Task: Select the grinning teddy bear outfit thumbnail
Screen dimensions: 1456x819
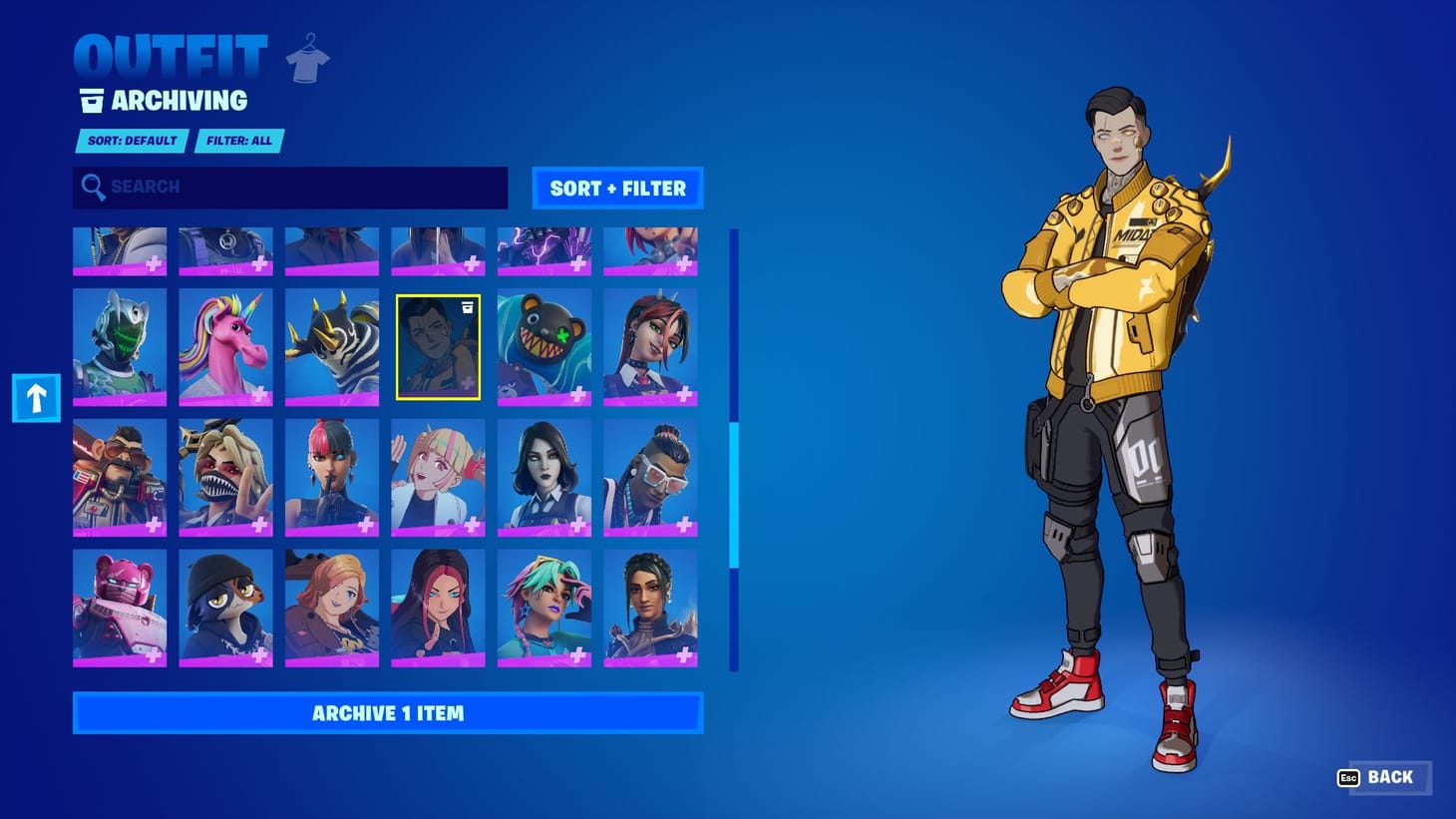Action: pyautogui.click(x=545, y=345)
